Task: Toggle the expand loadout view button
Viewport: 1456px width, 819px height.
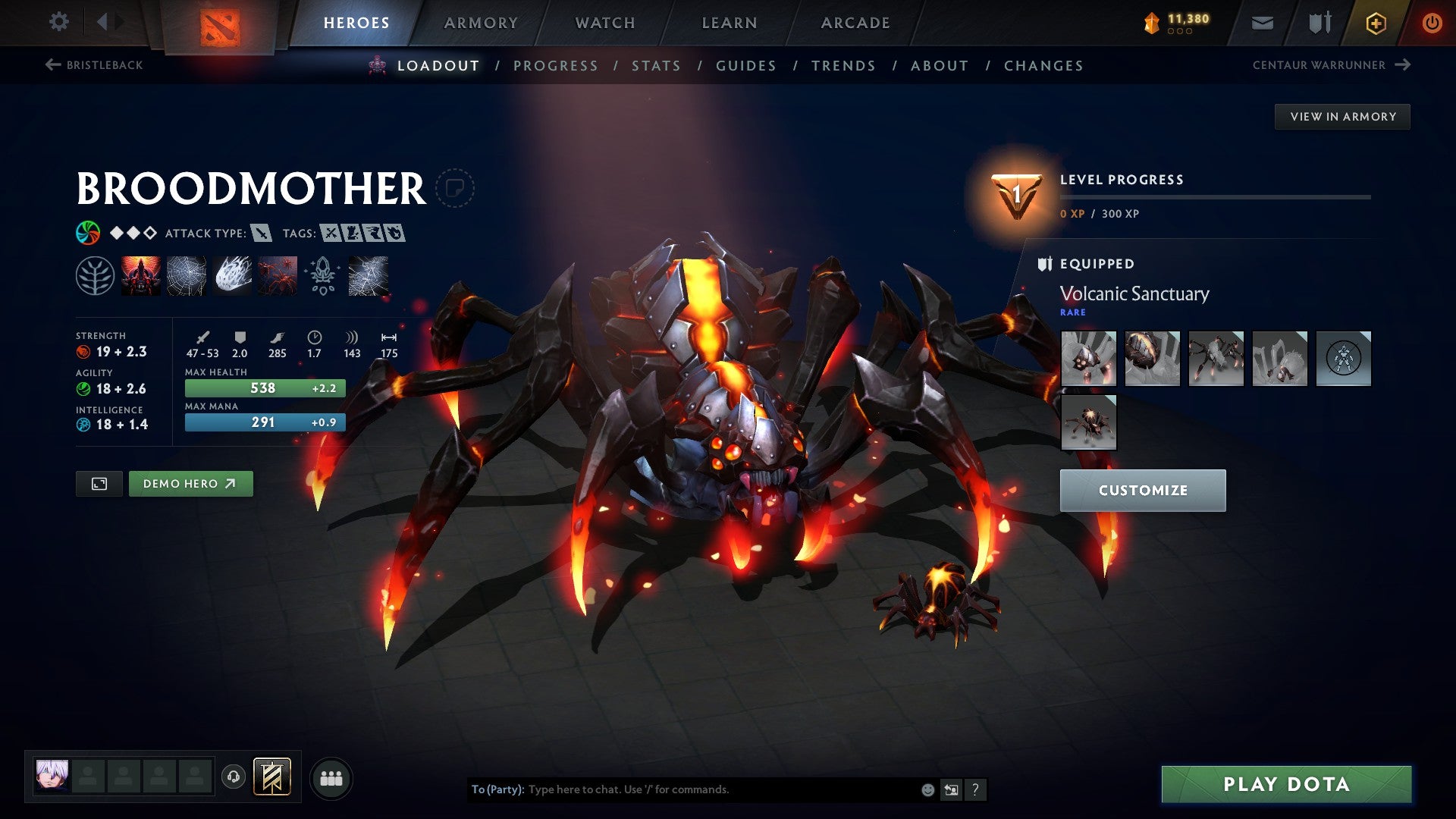Action: [100, 483]
